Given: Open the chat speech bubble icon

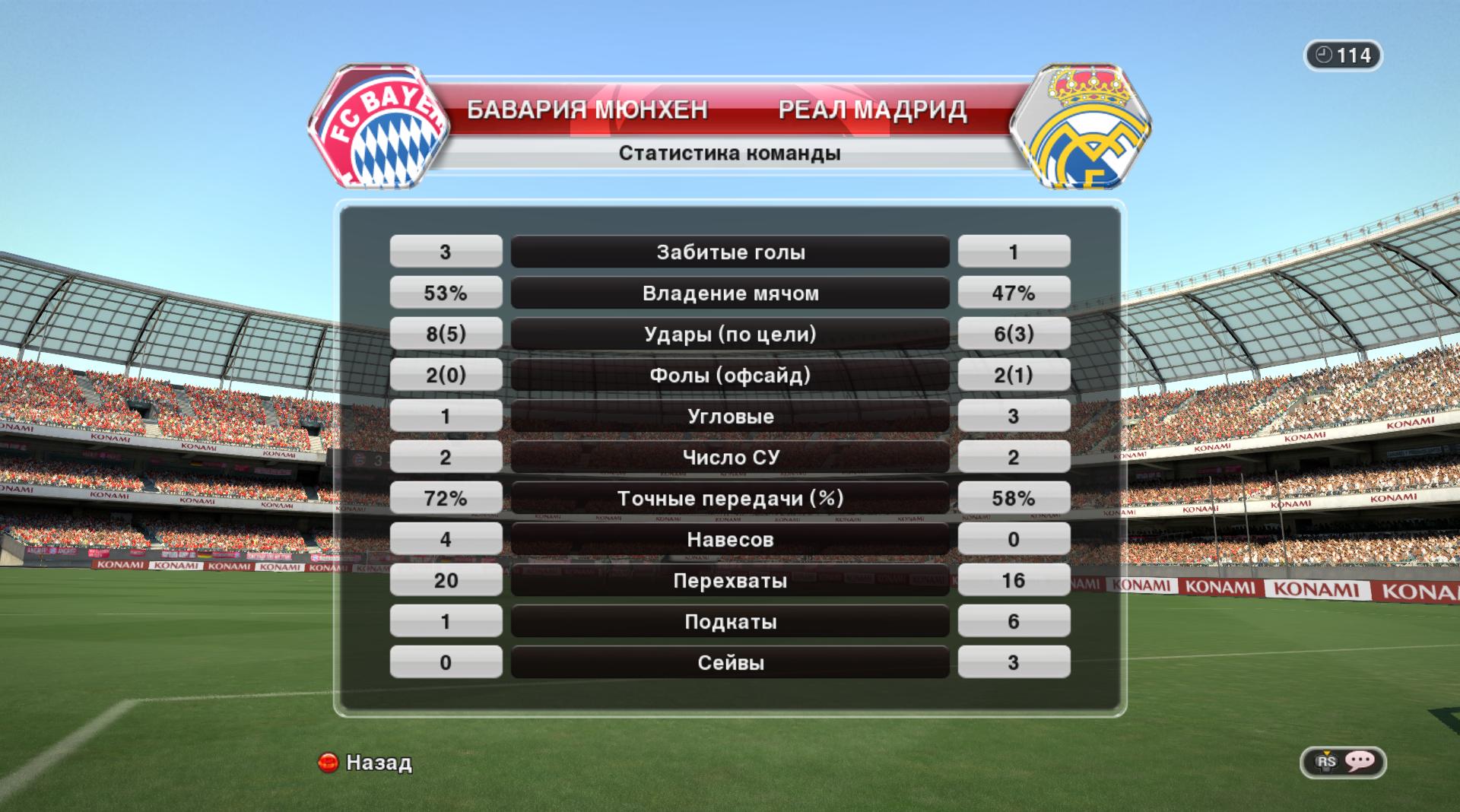Looking at the screenshot, I should click(1358, 762).
